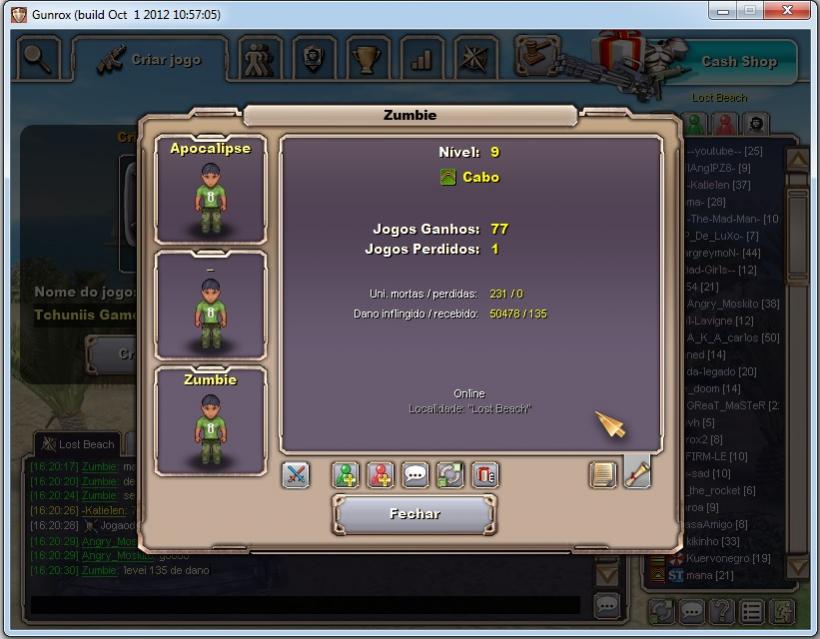Click the crossed swords duel icon
The height and width of the screenshot is (639, 820).
point(296,474)
